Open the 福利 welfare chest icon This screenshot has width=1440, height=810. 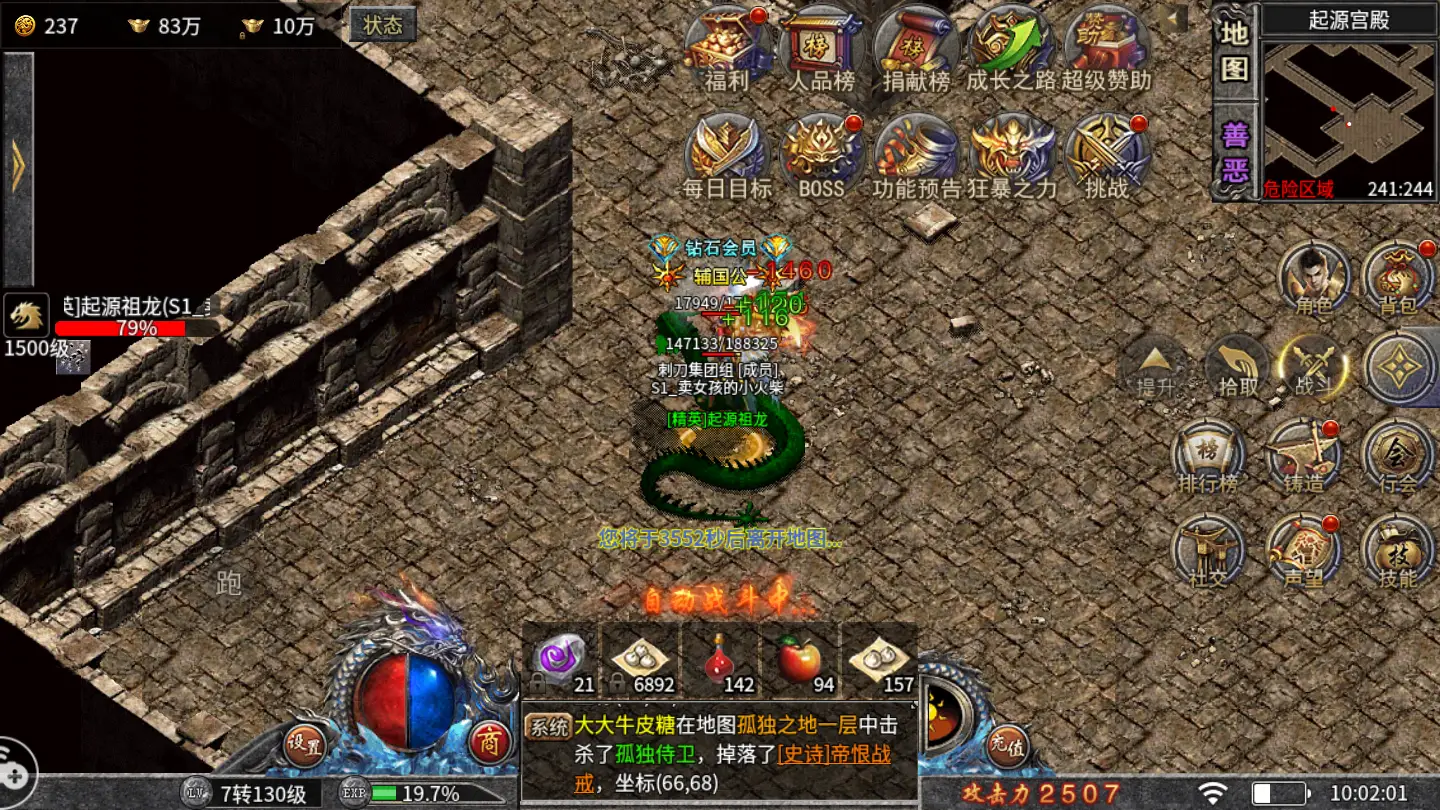[x=727, y=45]
